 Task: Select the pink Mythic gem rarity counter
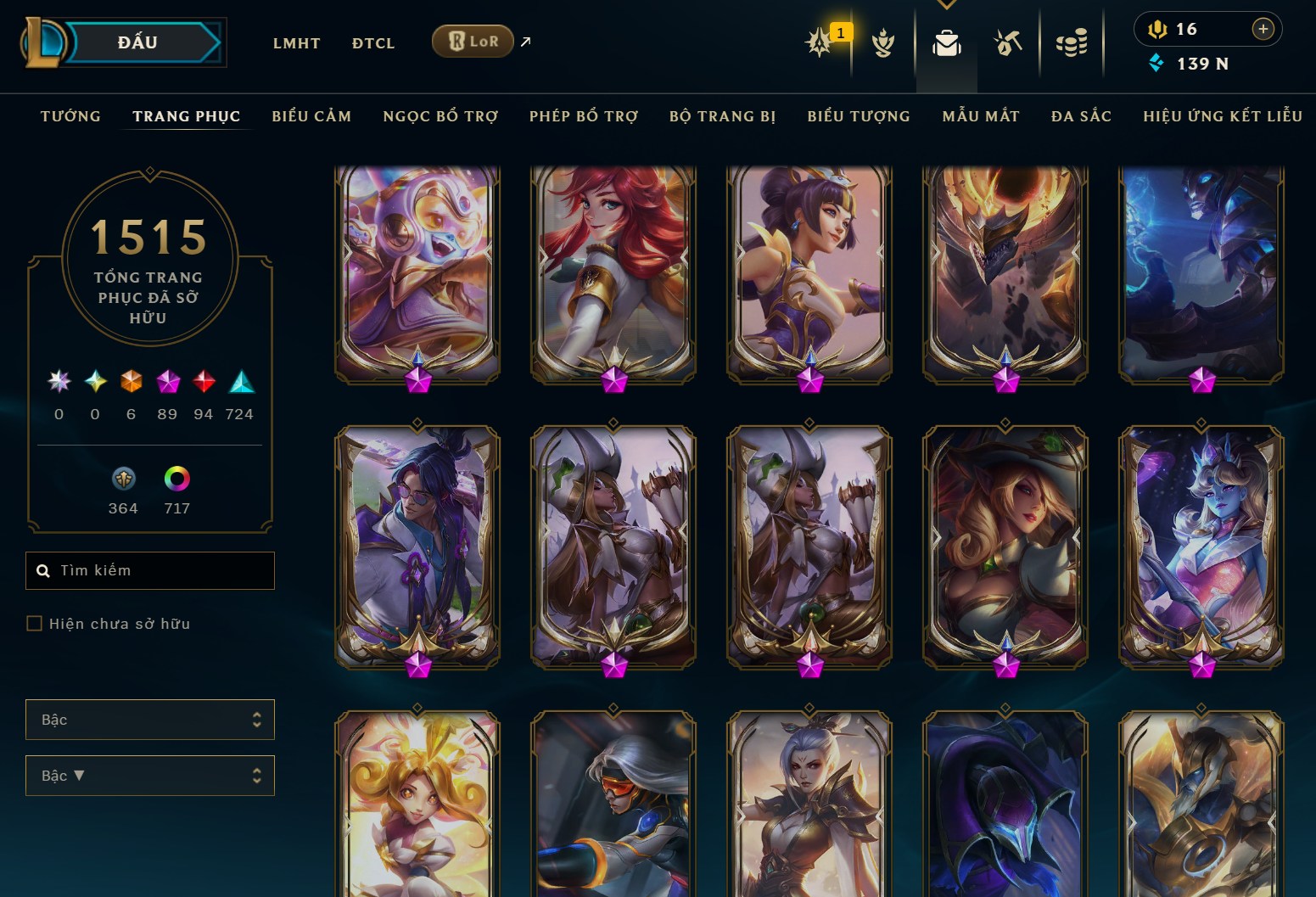click(x=167, y=381)
